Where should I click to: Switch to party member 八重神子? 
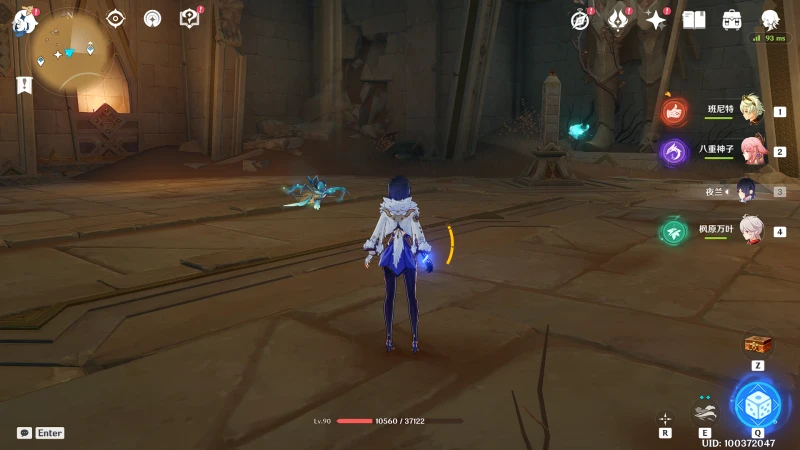coord(750,151)
